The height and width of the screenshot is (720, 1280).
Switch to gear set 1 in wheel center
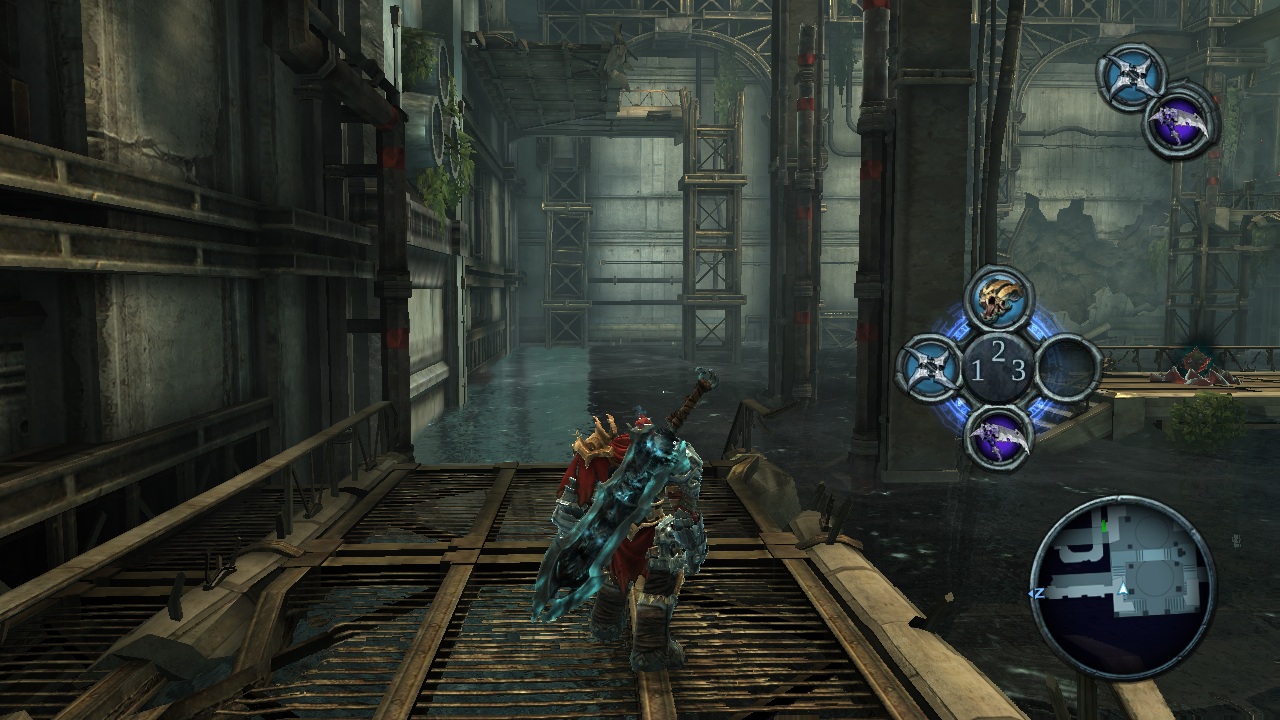[977, 372]
